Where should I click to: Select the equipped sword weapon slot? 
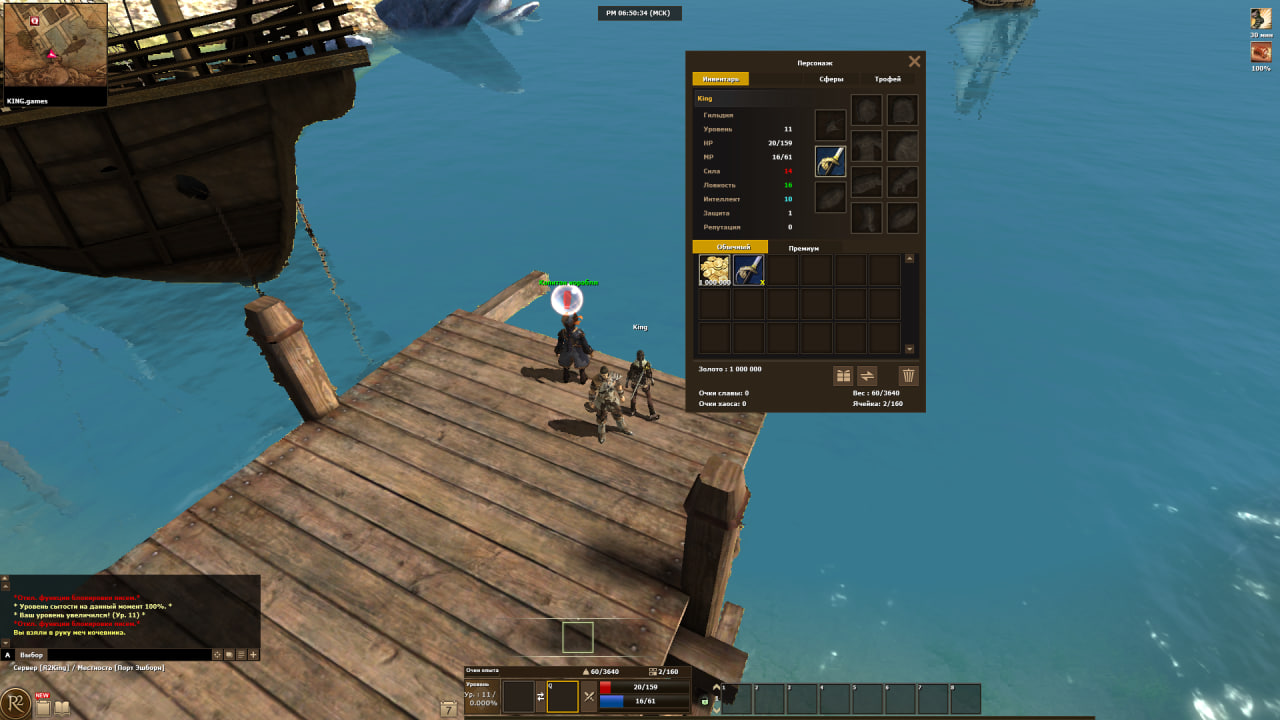(830, 161)
